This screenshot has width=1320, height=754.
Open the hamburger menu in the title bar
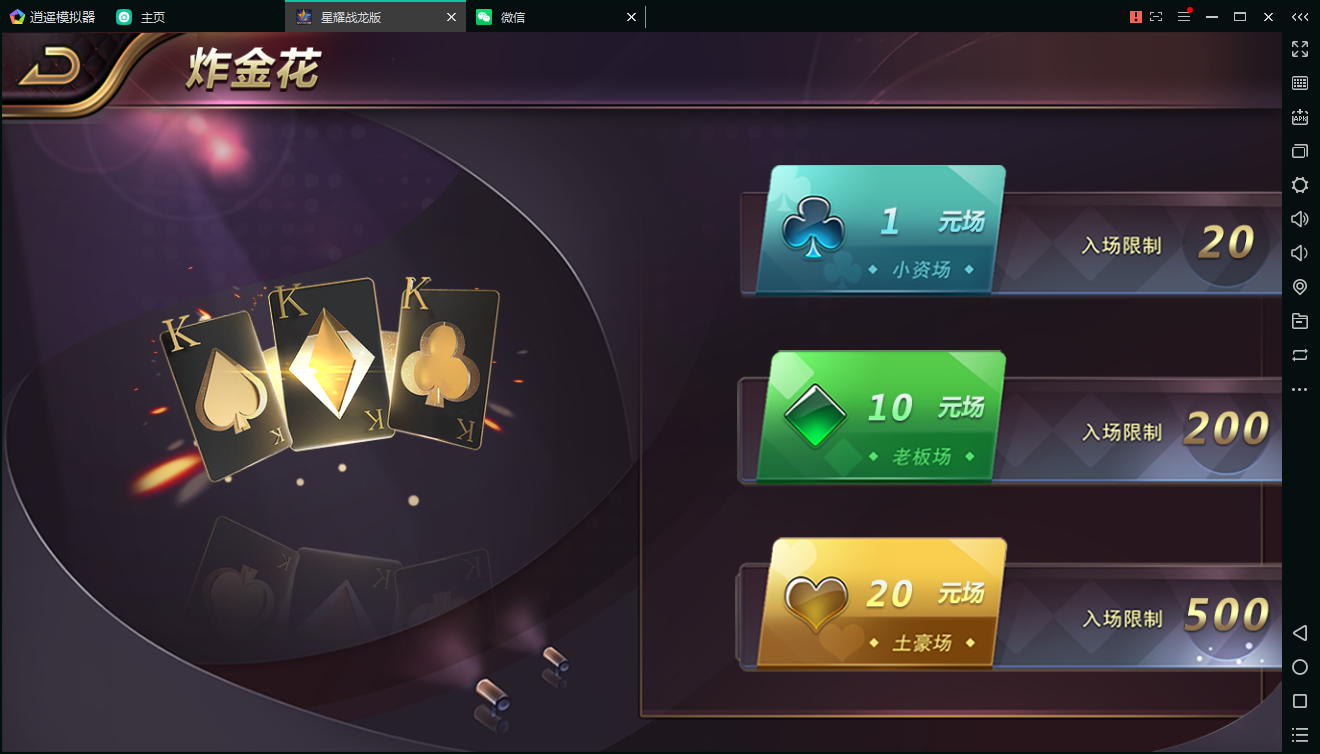coord(1185,17)
